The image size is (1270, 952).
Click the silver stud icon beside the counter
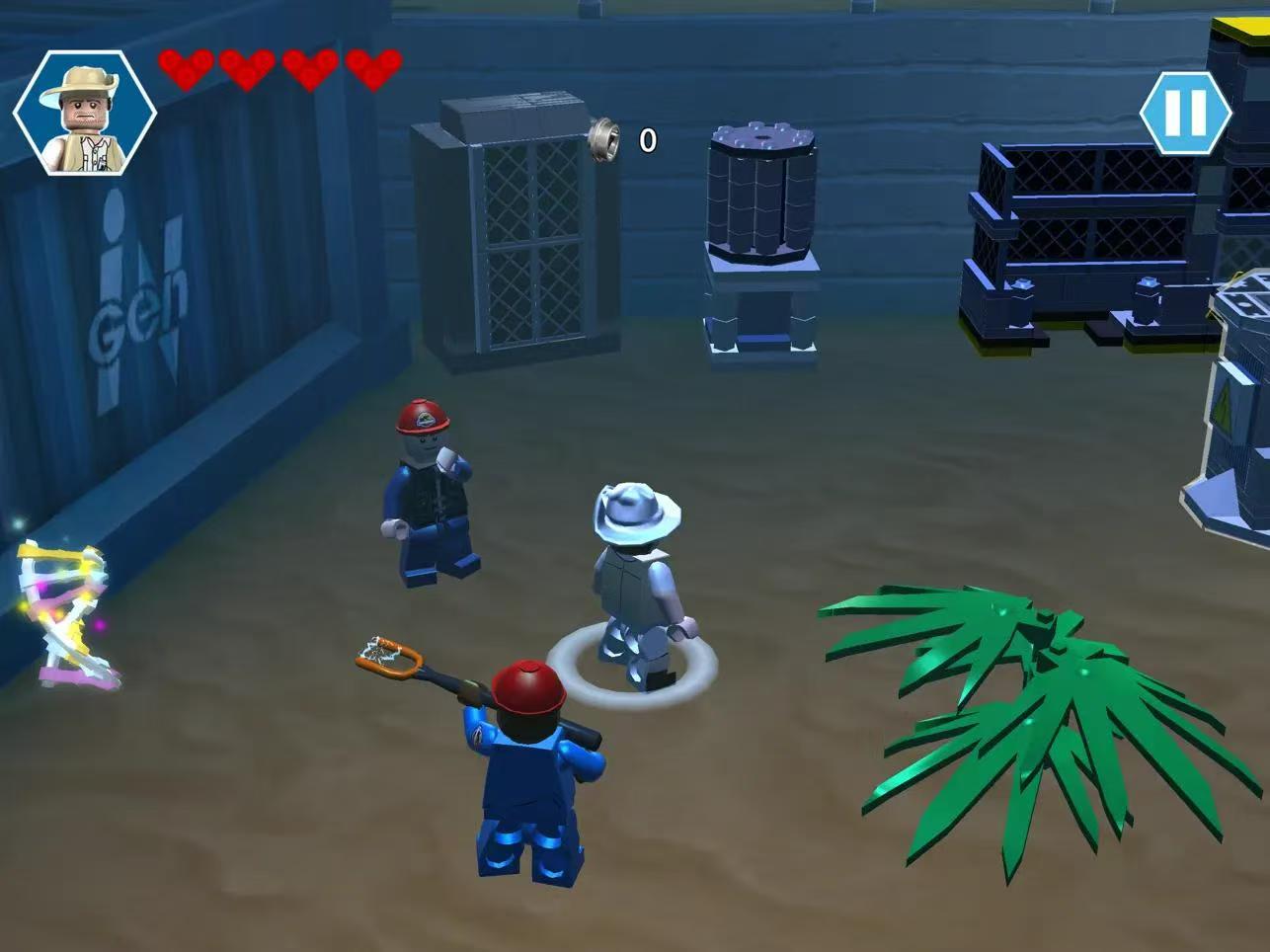point(606,138)
